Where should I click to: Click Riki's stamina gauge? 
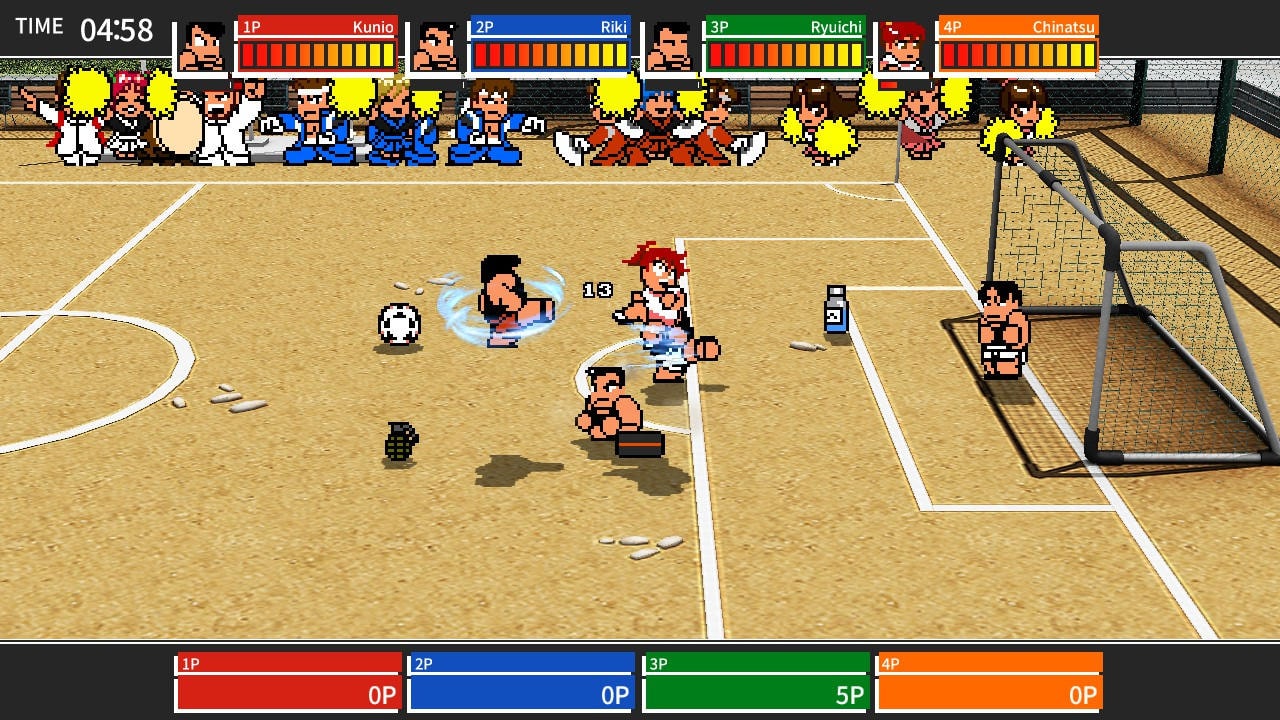(x=552, y=57)
